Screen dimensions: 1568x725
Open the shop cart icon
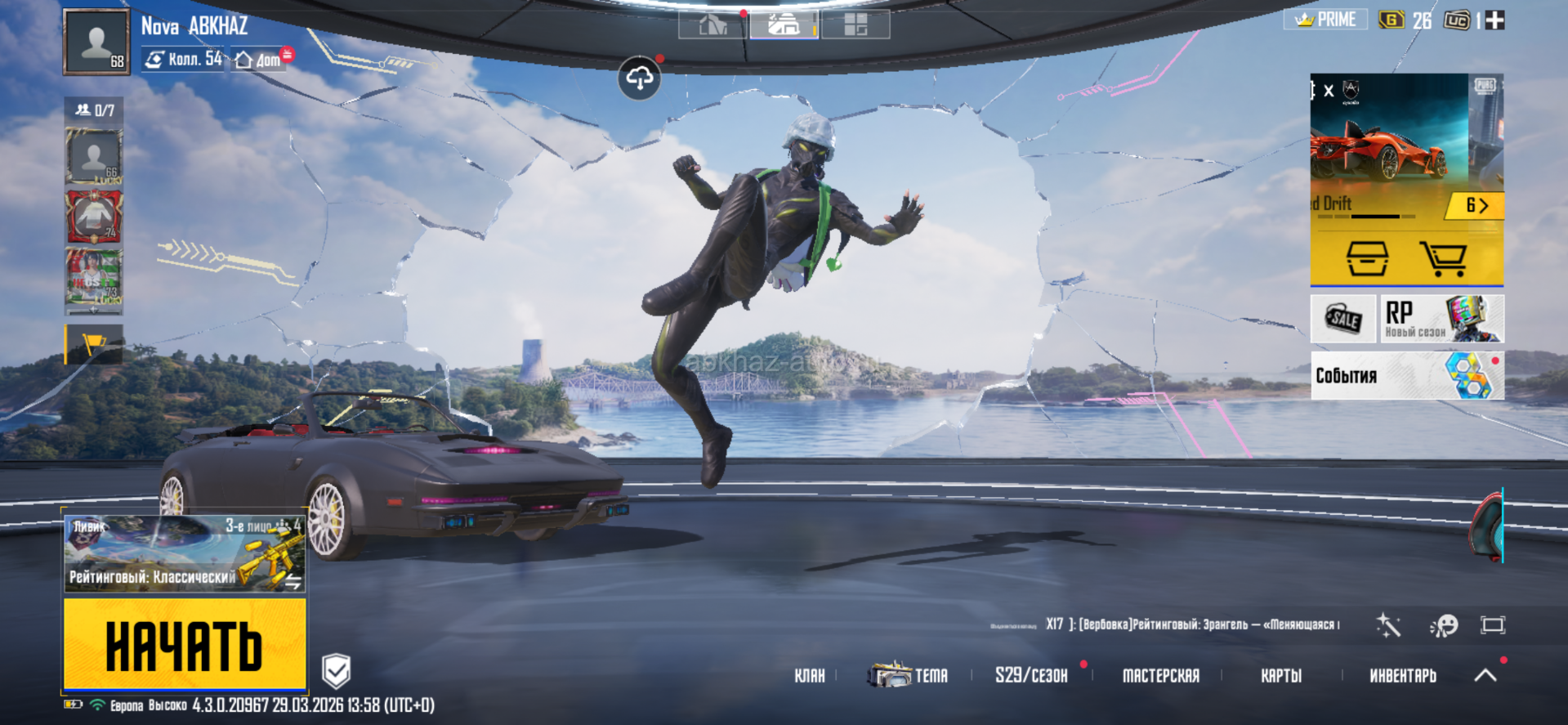click(1442, 259)
